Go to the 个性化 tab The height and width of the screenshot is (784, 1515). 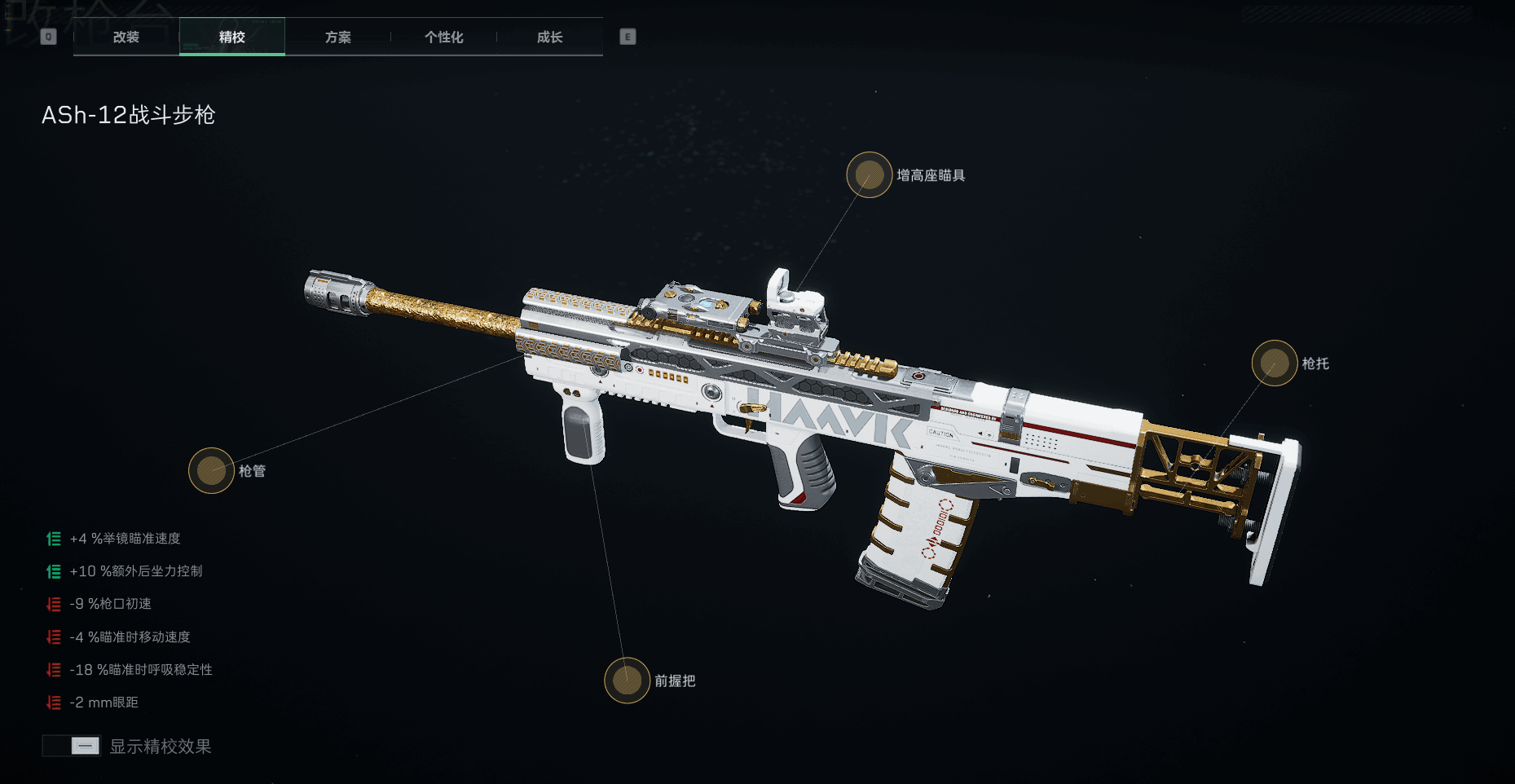pos(444,37)
